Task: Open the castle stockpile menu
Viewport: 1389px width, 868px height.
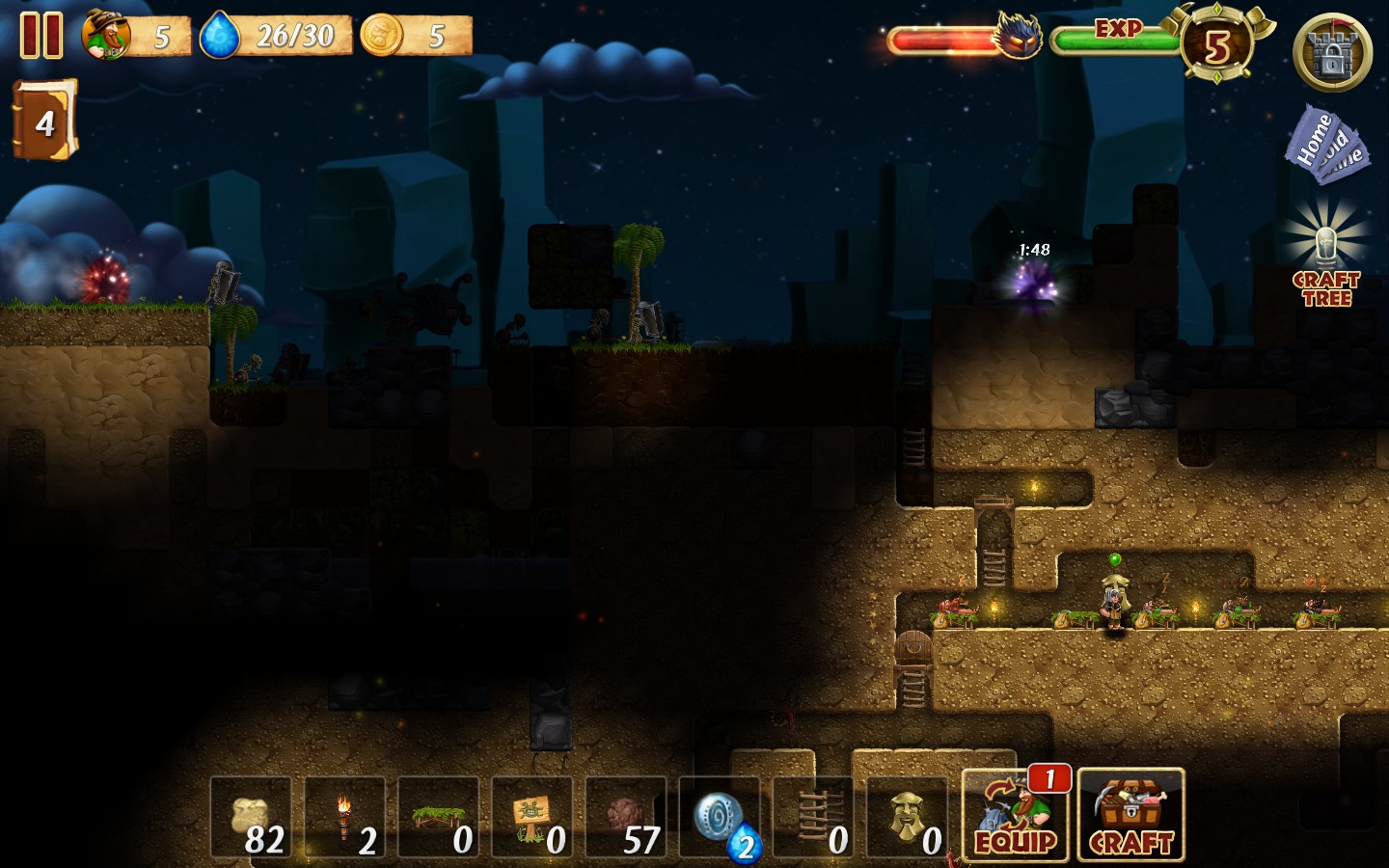Action: click(x=1331, y=53)
